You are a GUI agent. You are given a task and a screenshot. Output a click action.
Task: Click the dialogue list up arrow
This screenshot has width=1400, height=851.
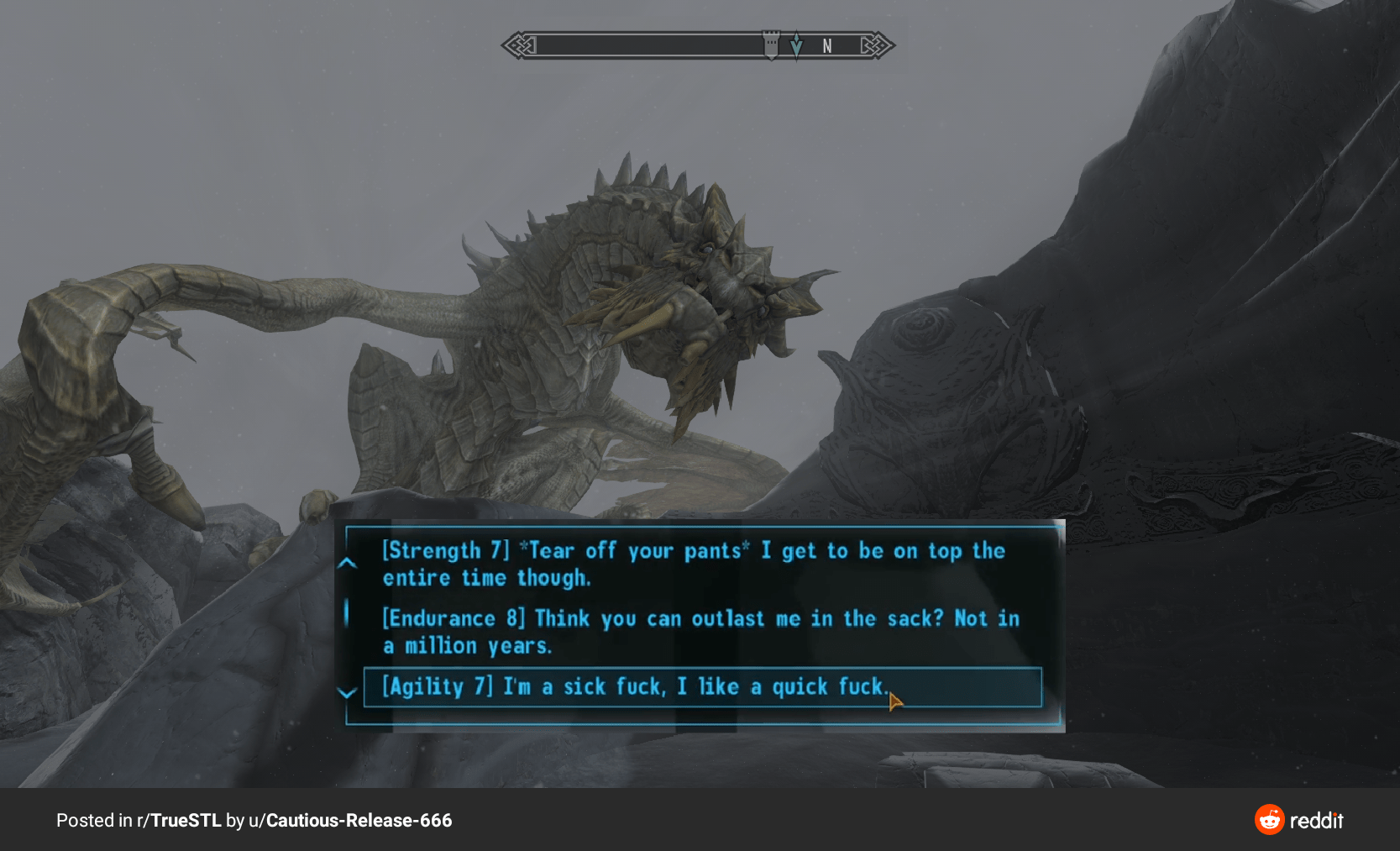(347, 563)
